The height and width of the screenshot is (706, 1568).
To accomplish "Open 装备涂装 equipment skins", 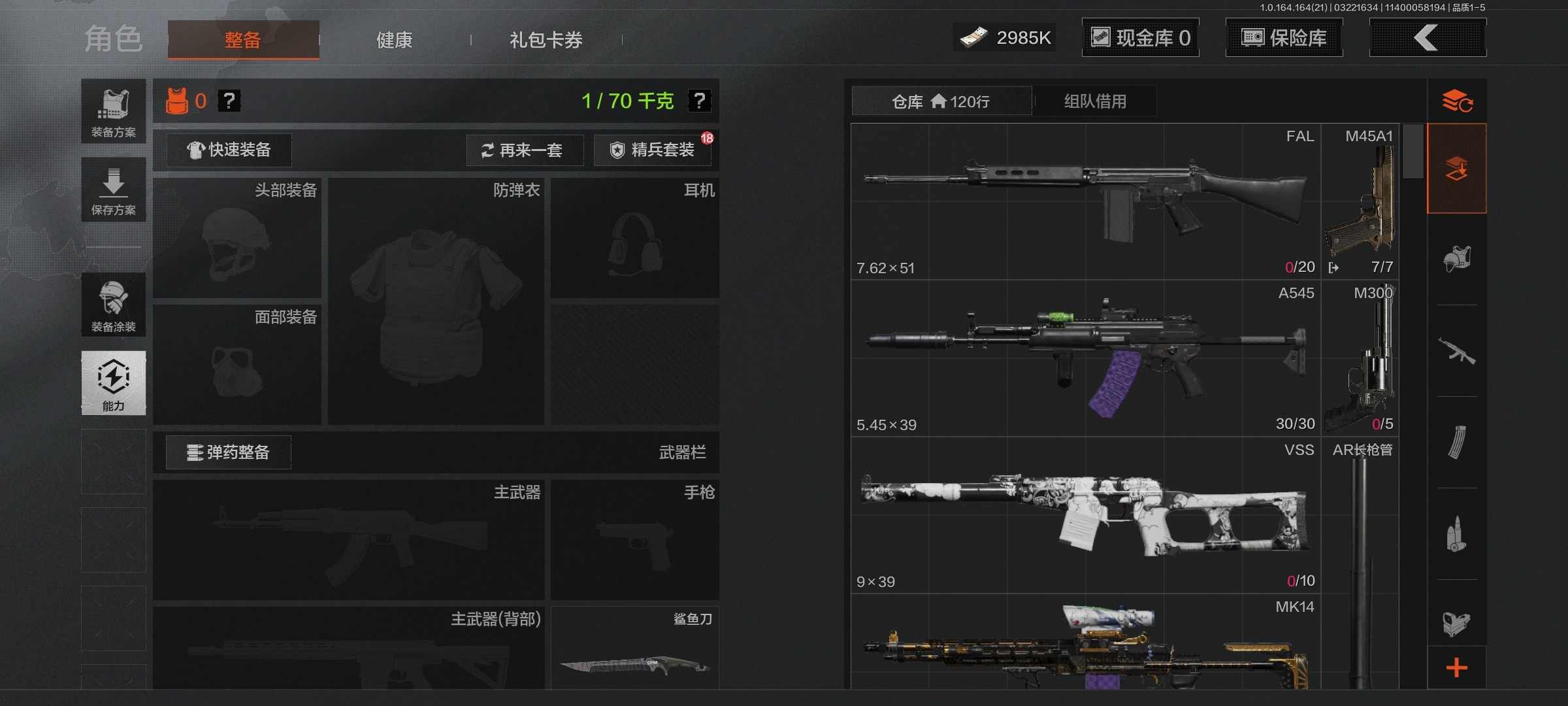I will 114,305.
